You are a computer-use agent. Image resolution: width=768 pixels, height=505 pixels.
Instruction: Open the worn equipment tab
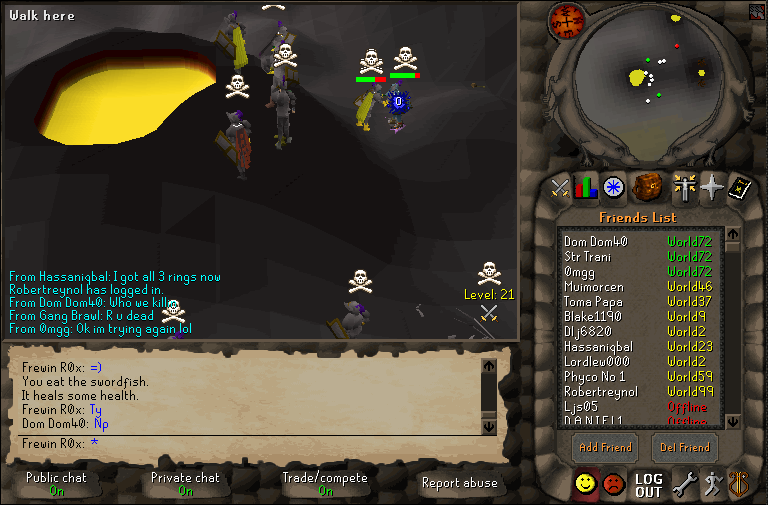pos(684,187)
